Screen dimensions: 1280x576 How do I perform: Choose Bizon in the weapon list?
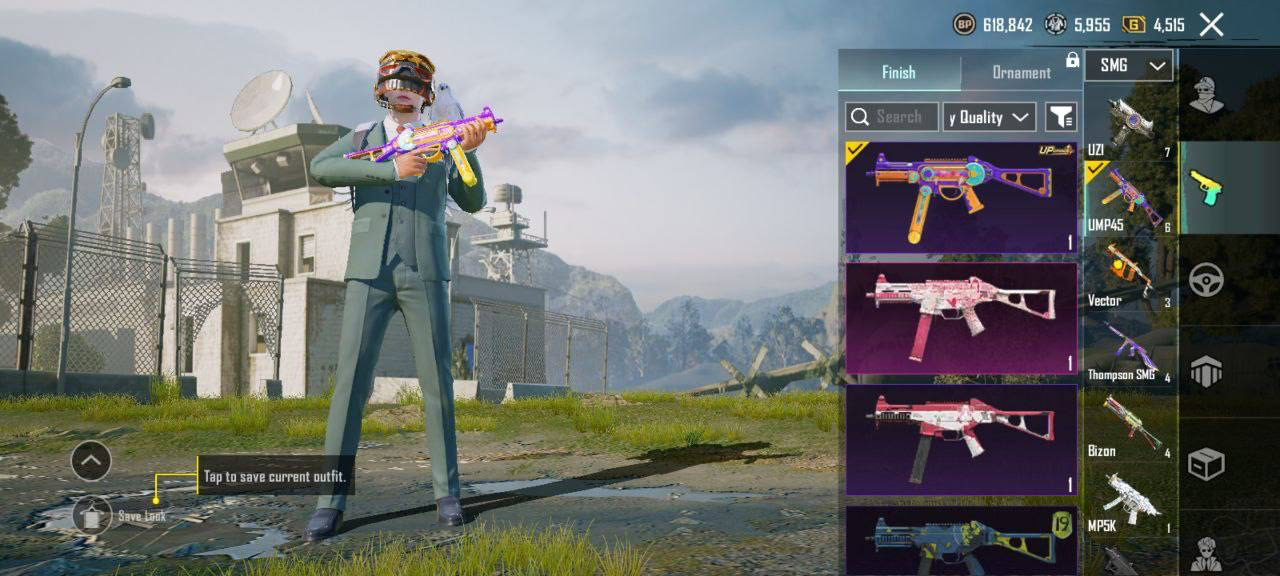[1130, 427]
